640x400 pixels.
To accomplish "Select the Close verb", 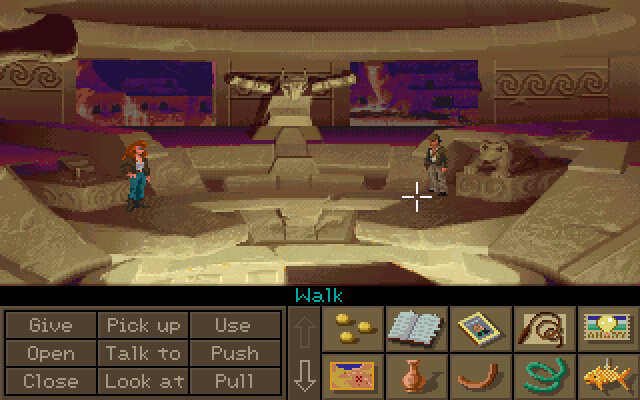I will point(51,380).
